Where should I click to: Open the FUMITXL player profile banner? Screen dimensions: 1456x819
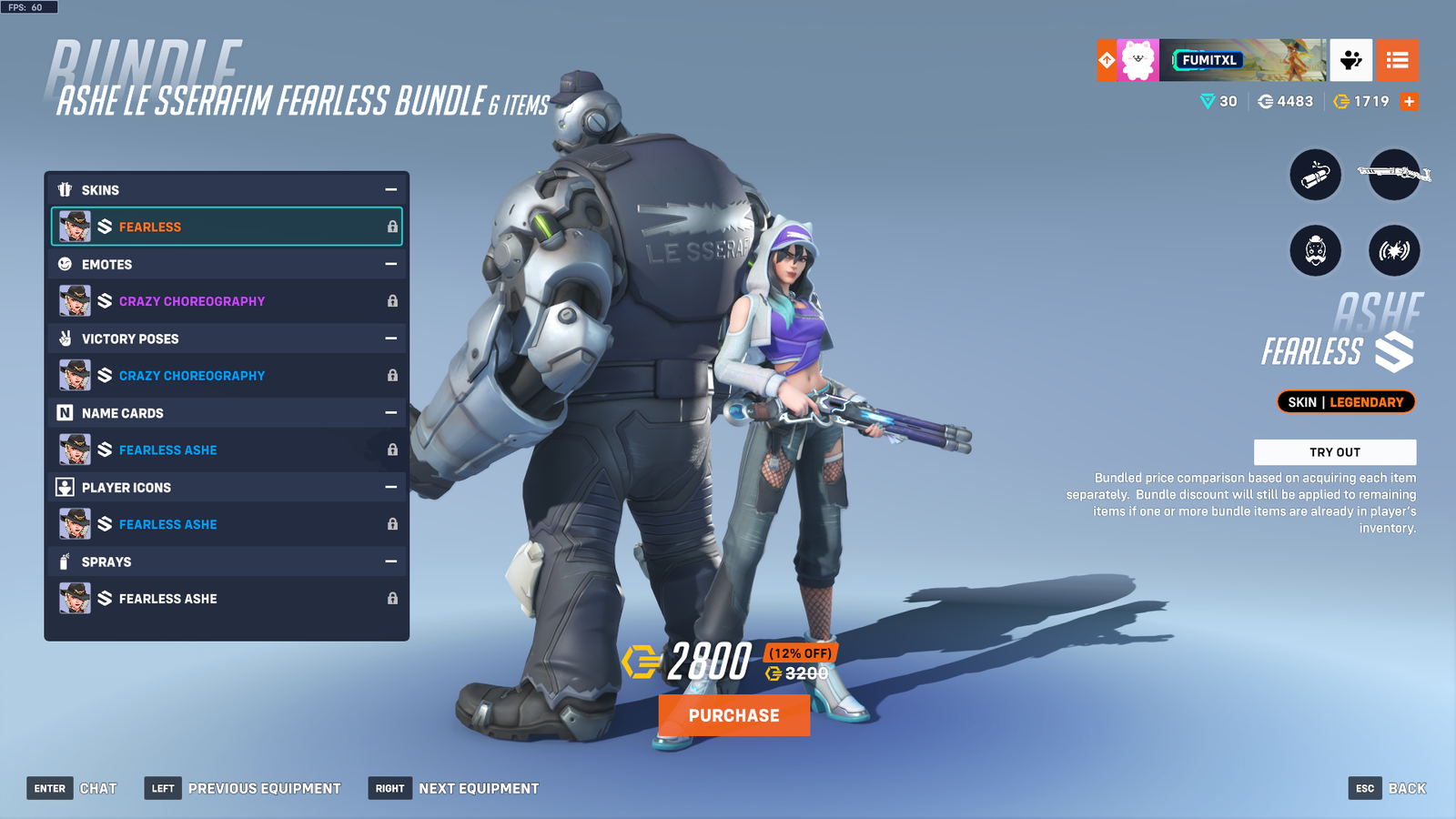(1210, 60)
